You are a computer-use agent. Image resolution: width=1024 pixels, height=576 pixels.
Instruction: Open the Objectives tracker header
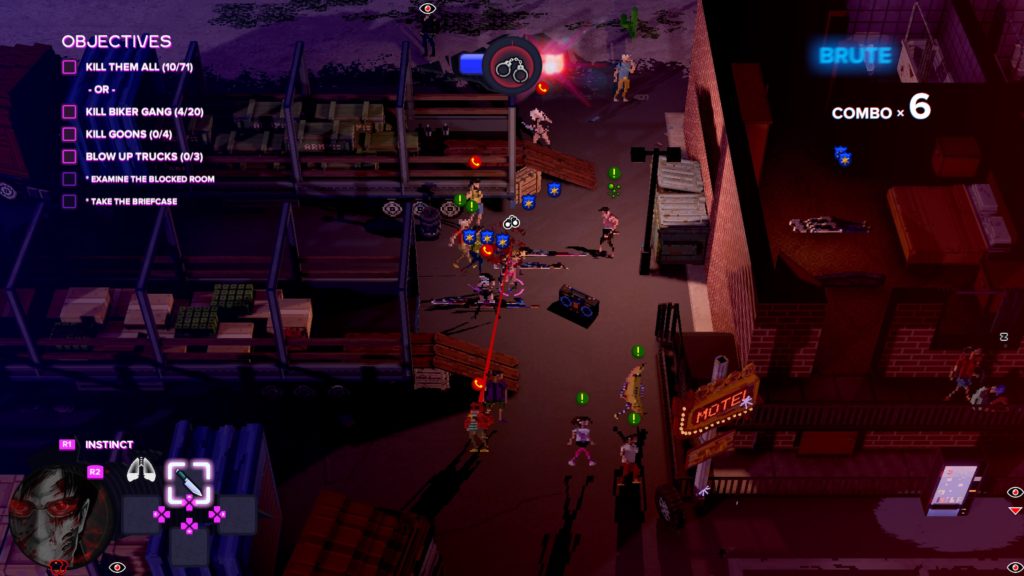(x=116, y=42)
